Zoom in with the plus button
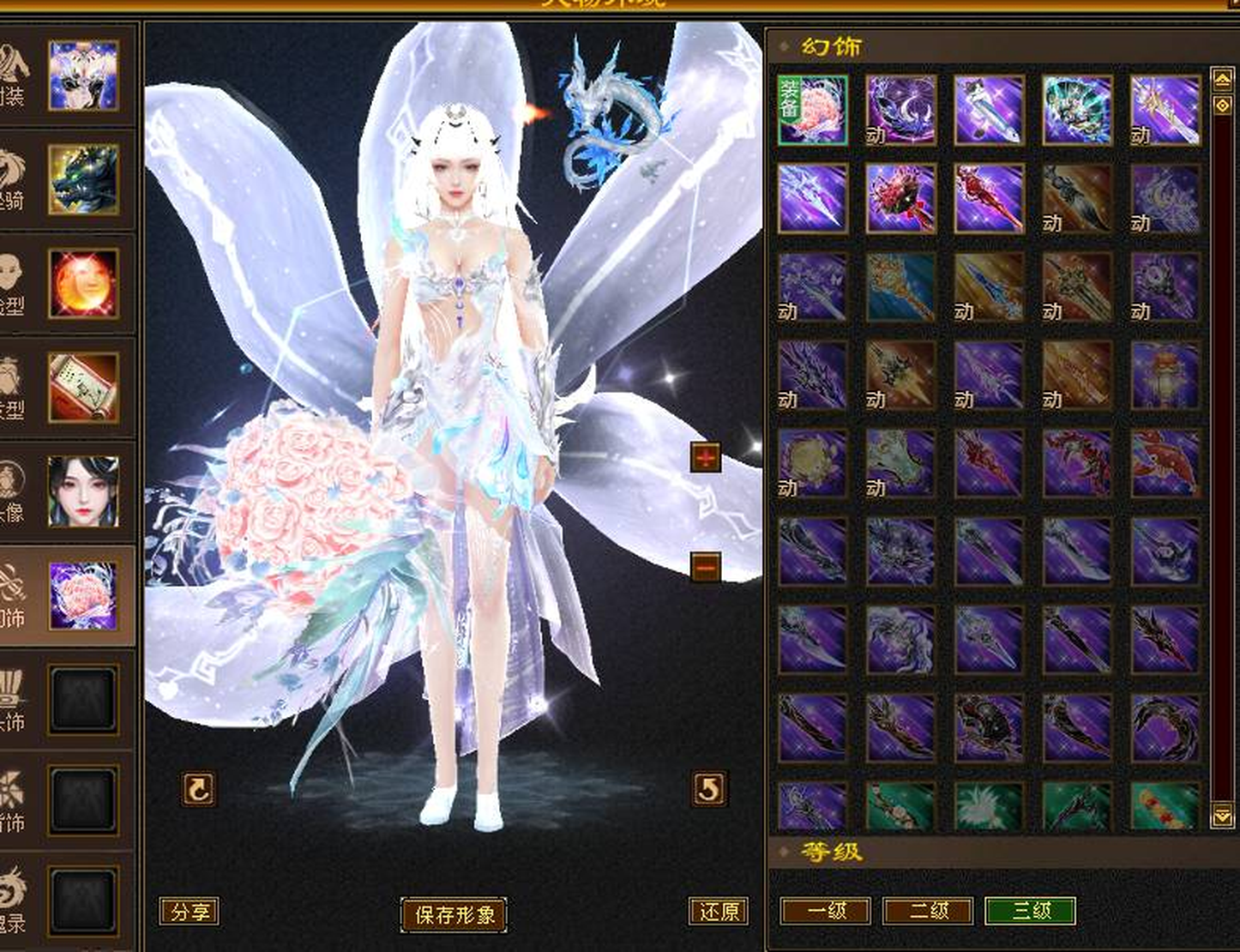 coord(705,458)
